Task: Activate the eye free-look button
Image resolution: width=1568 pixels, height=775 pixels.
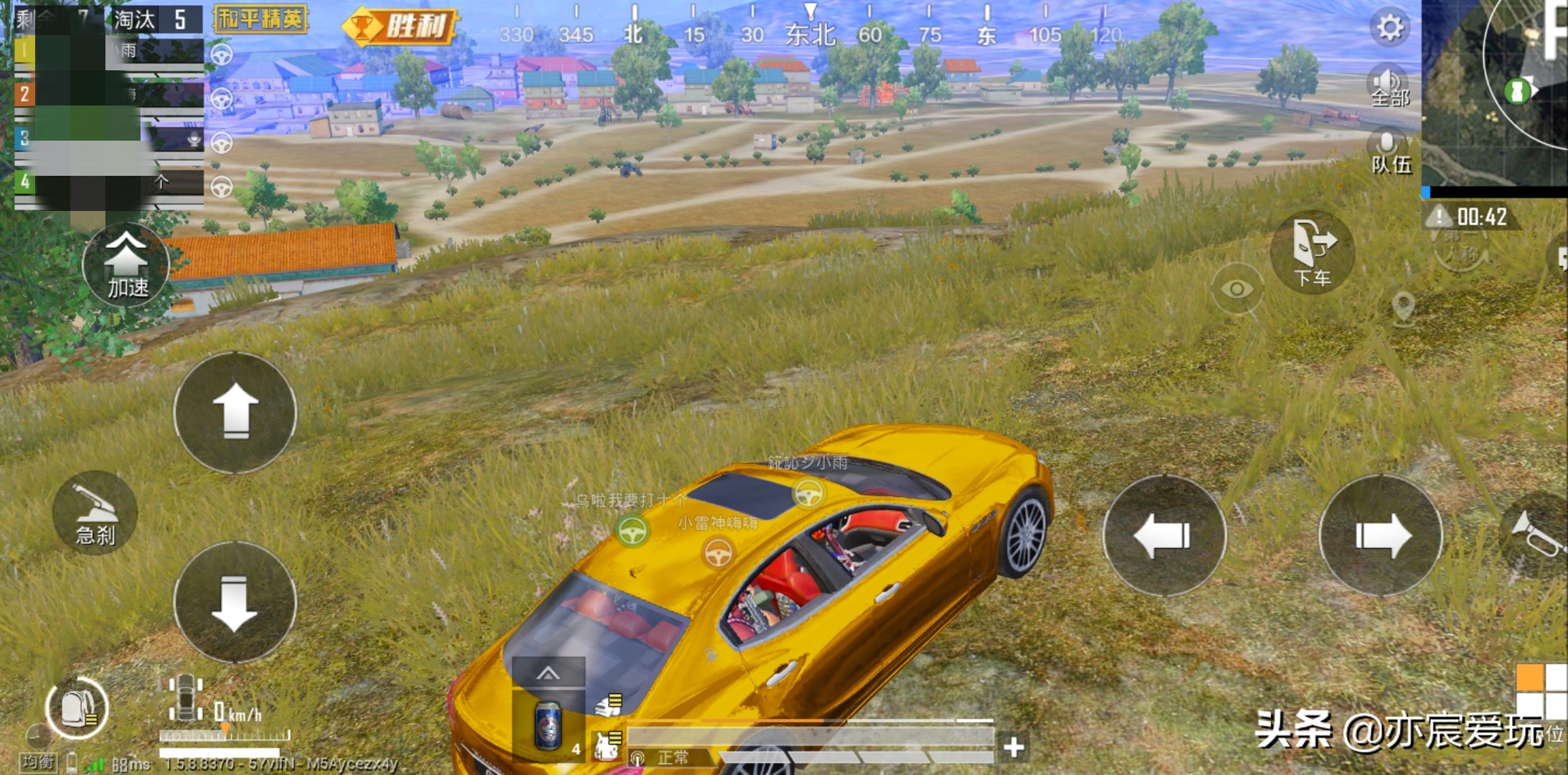Action: coord(1237,288)
